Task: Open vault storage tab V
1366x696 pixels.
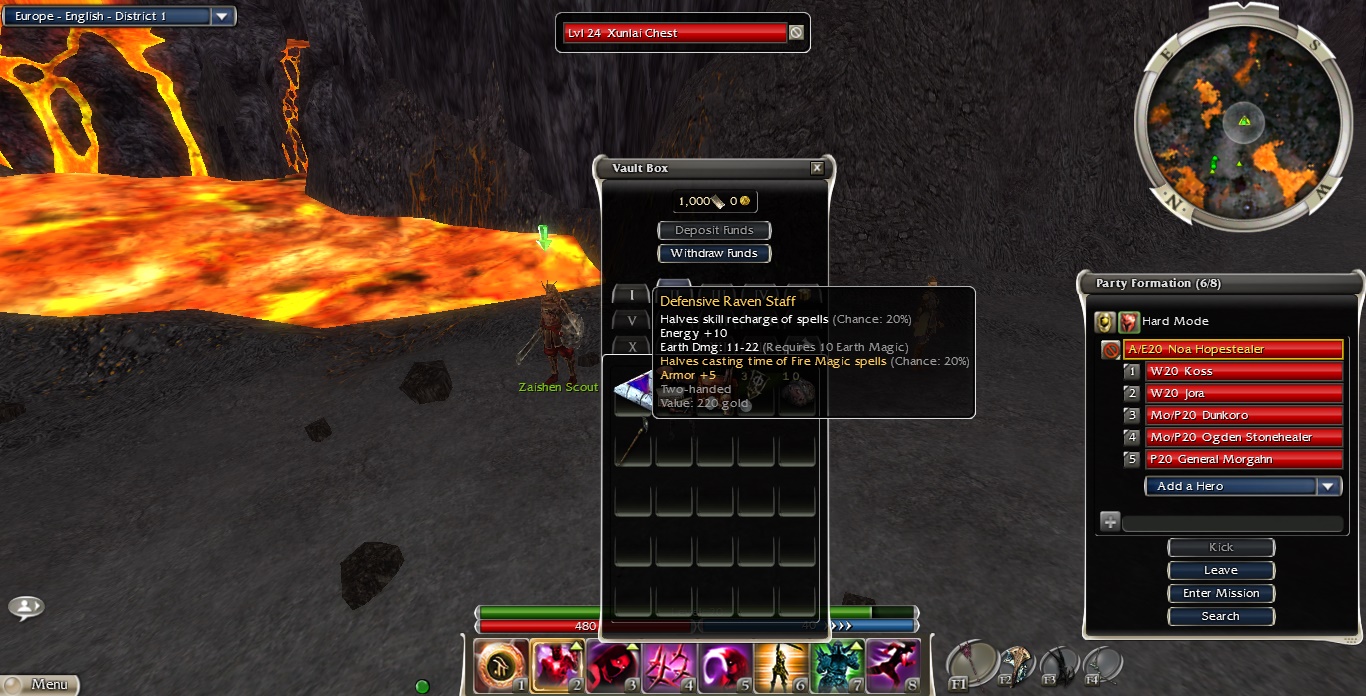Action: [x=631, y=321]
